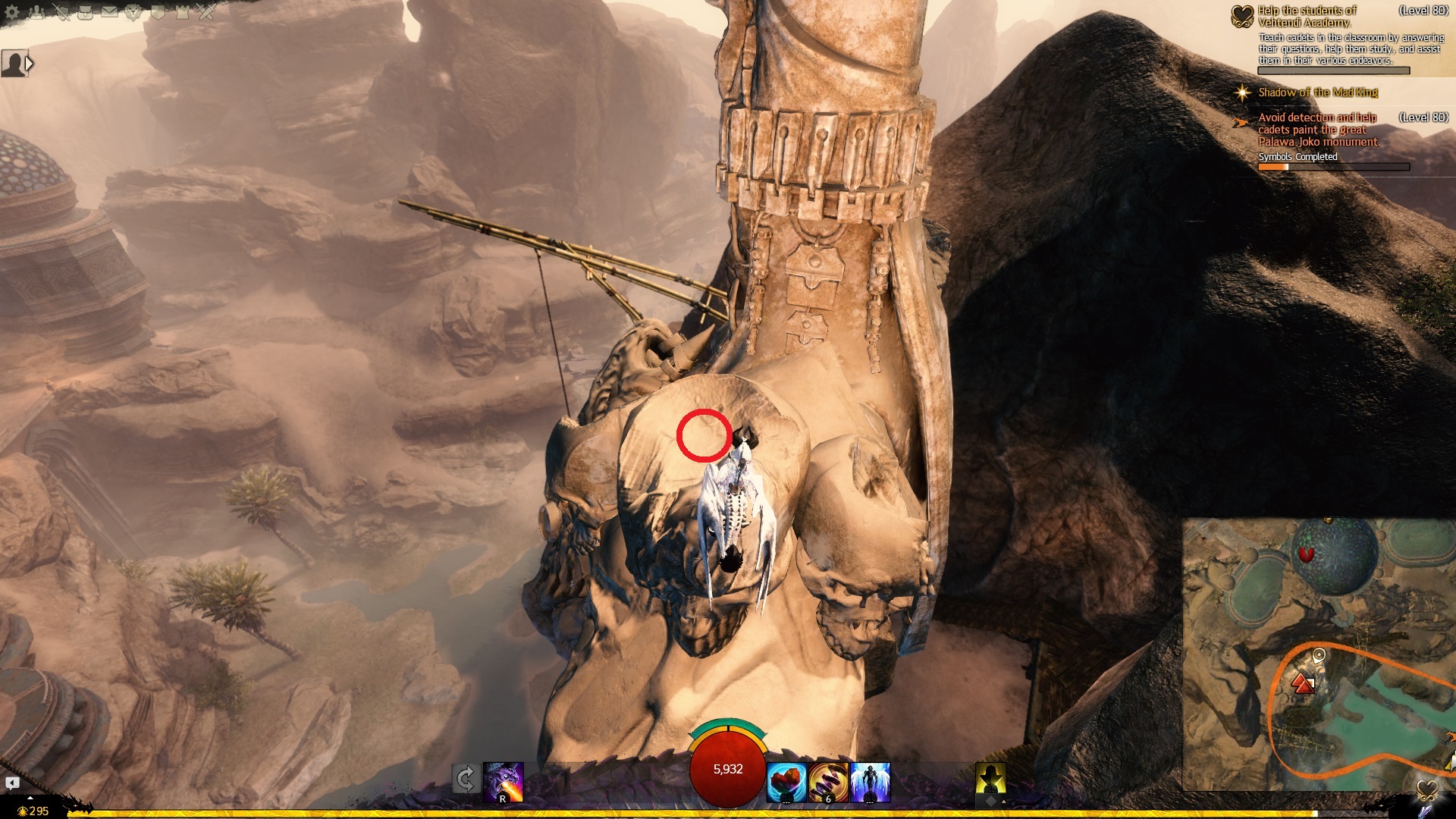This screenshot has width=1456, height=819.
Task: Activate the golden spiral spring skill
Action: [828, 782]
